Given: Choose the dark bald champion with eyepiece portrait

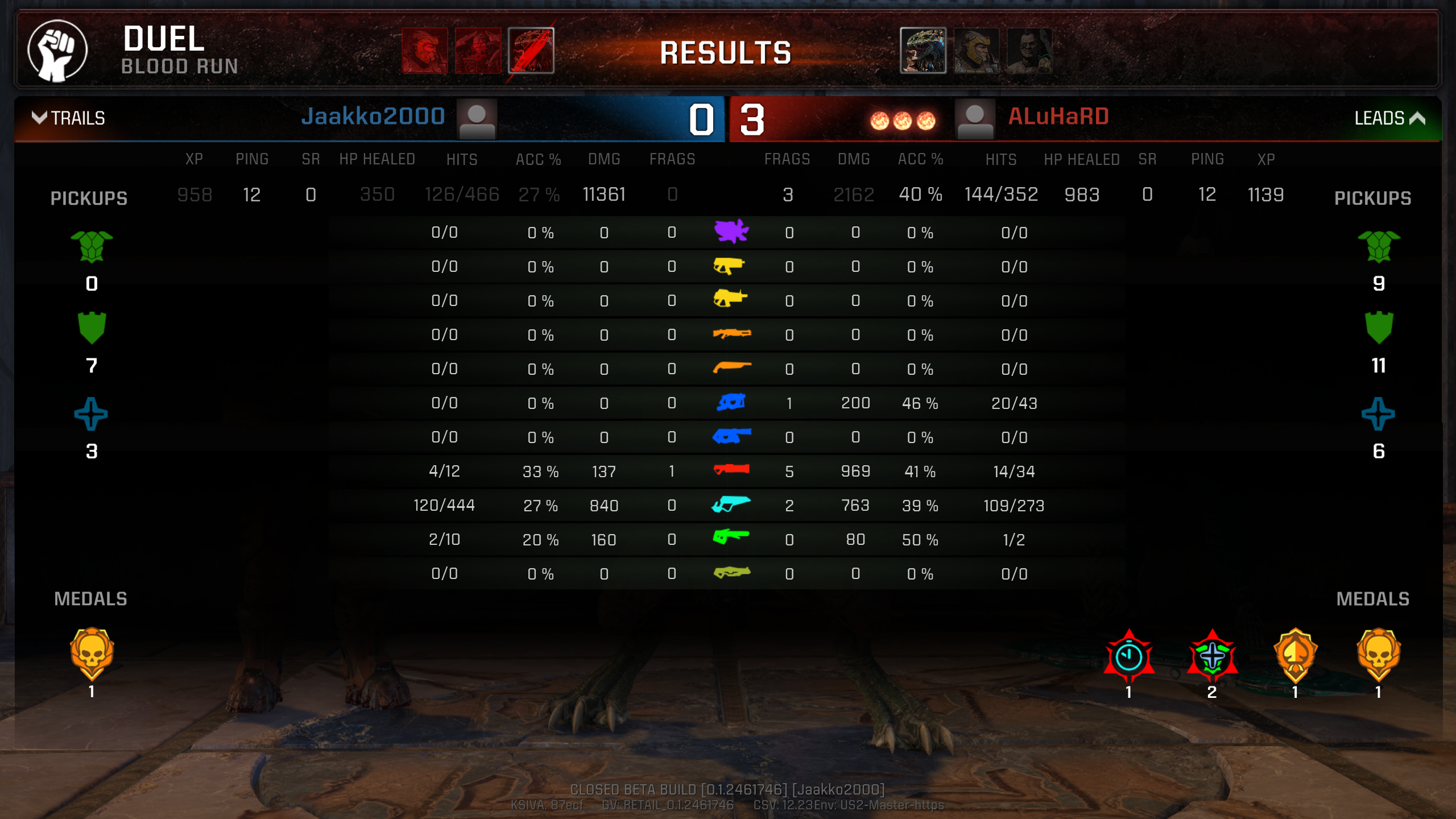Looking at the screenshot, I should click(x=1029, y=51).
